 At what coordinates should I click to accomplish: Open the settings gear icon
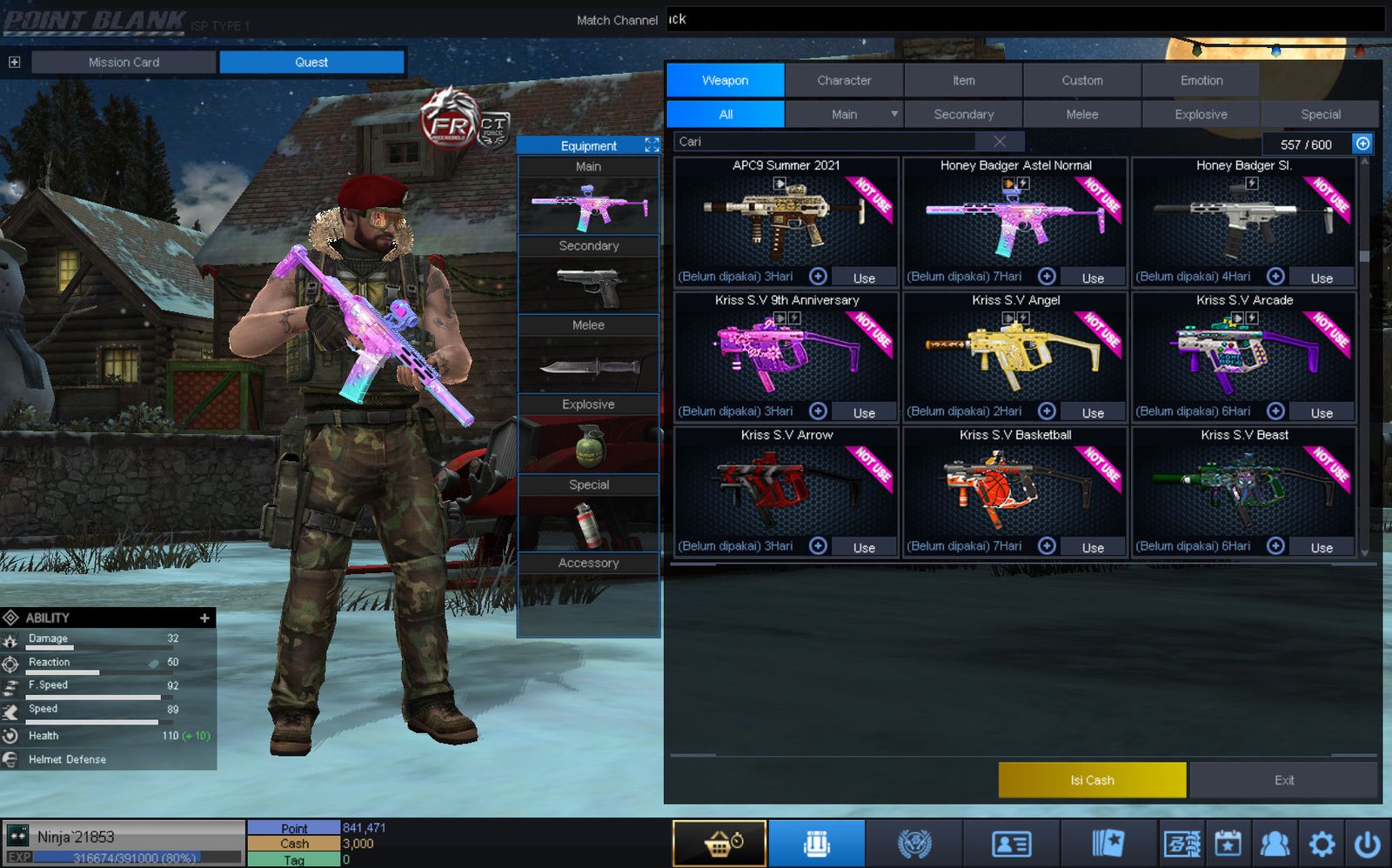pyautogui.click(x=1322, y=843)
